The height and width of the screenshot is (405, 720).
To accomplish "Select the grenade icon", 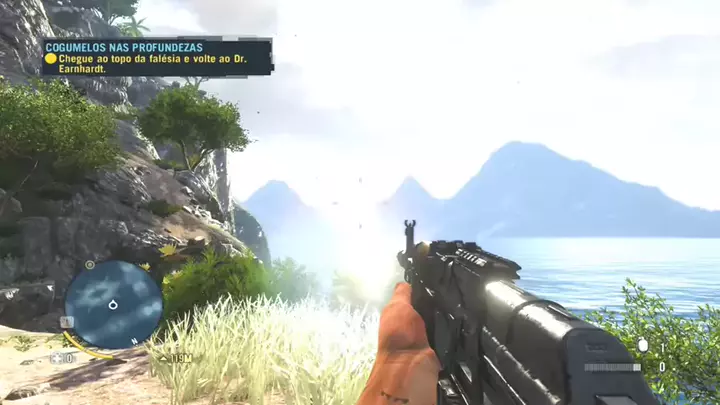I will click(642, 345).
